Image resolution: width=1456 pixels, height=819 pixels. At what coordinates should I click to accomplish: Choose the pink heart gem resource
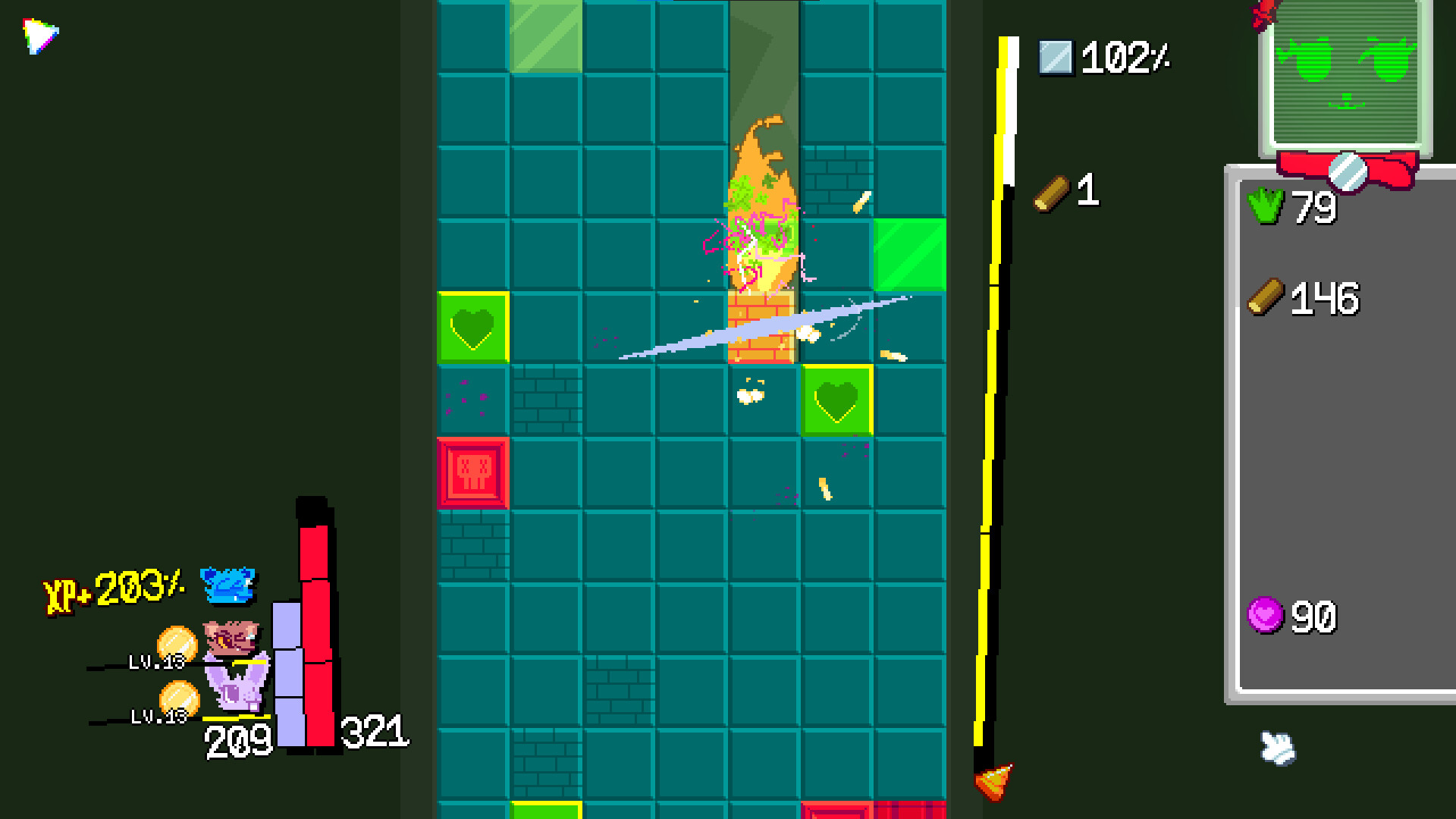[1265, 615]
